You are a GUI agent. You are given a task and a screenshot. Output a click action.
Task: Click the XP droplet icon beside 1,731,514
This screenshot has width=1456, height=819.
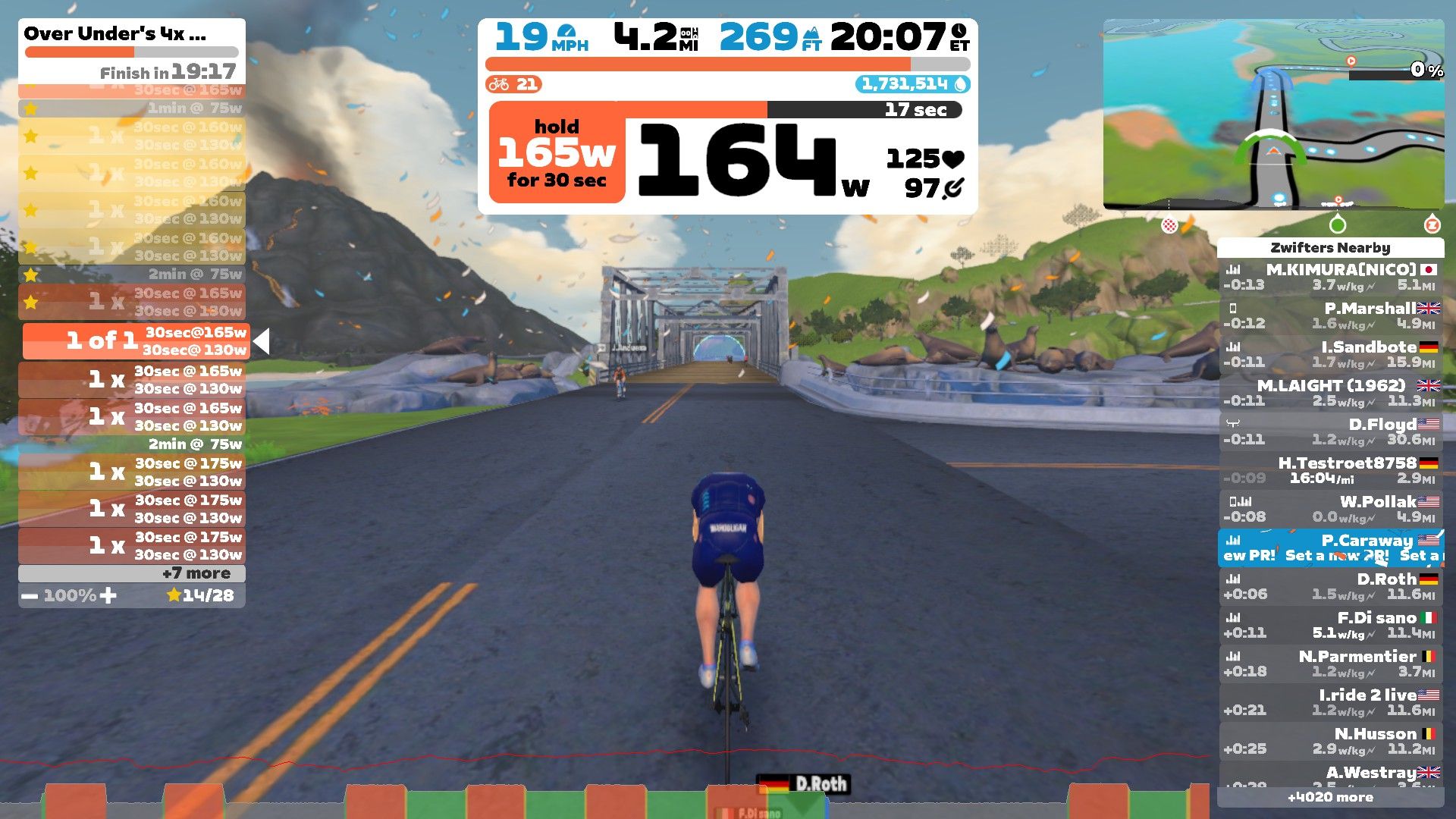[962, 84]
